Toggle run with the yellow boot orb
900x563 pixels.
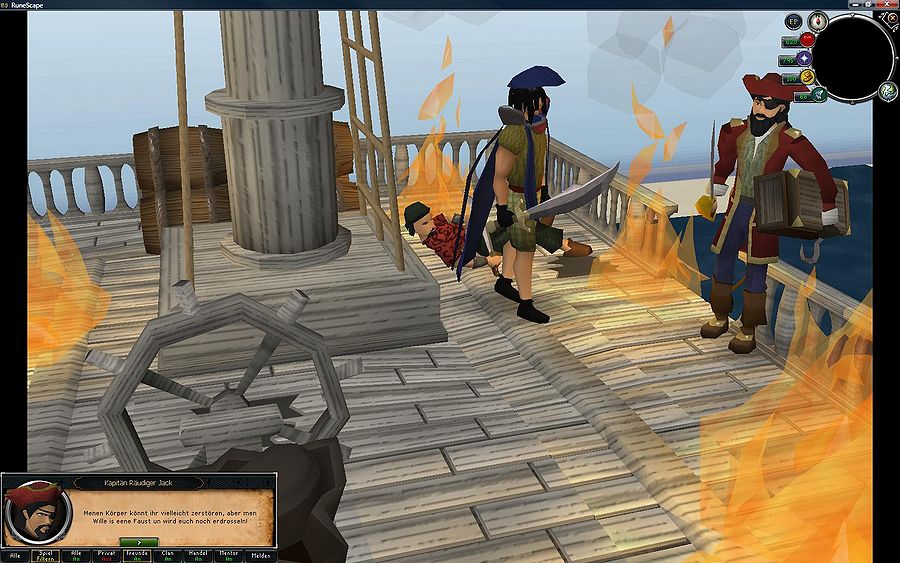806,77
